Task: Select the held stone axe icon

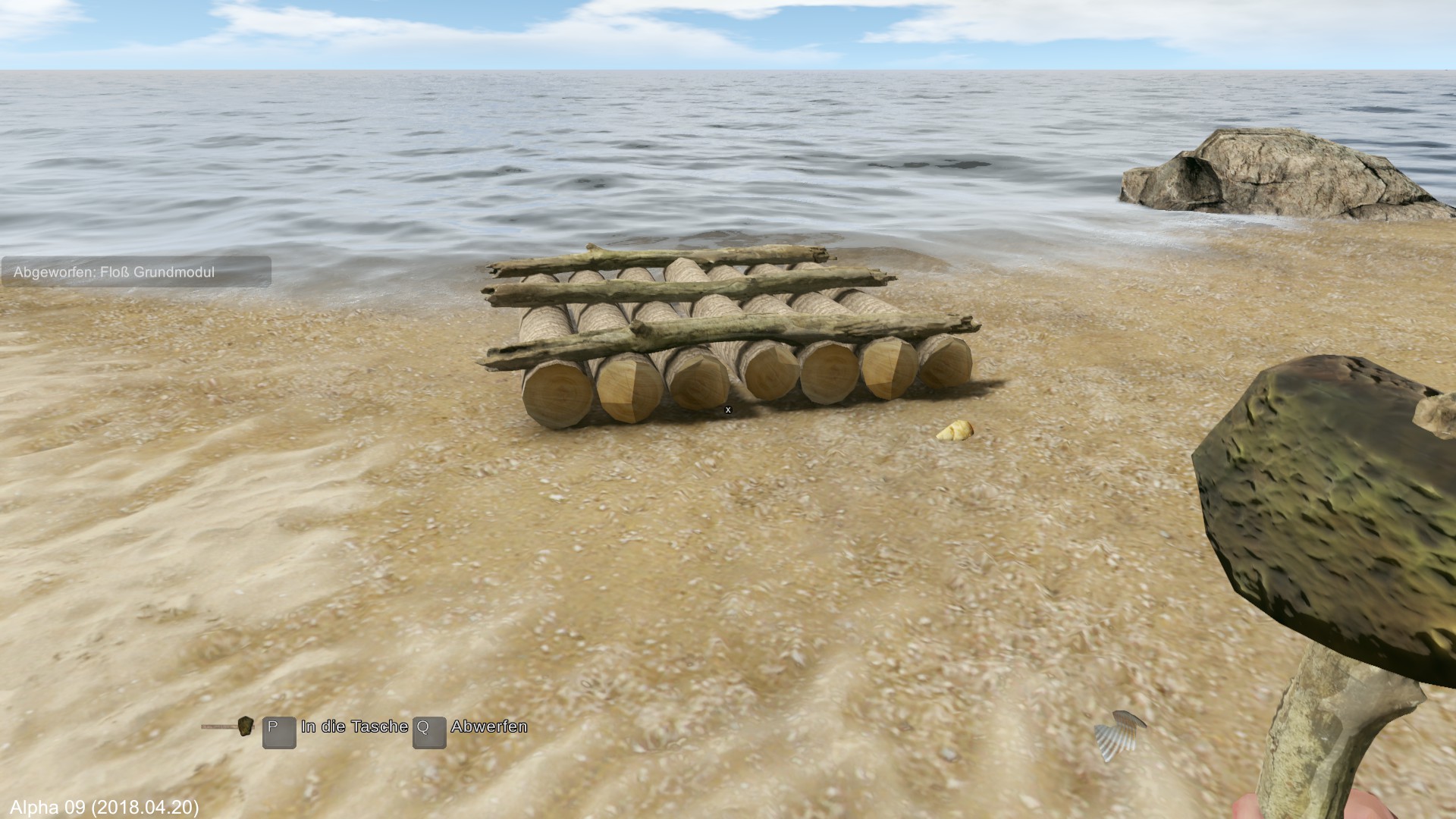Action: point(229,726)
